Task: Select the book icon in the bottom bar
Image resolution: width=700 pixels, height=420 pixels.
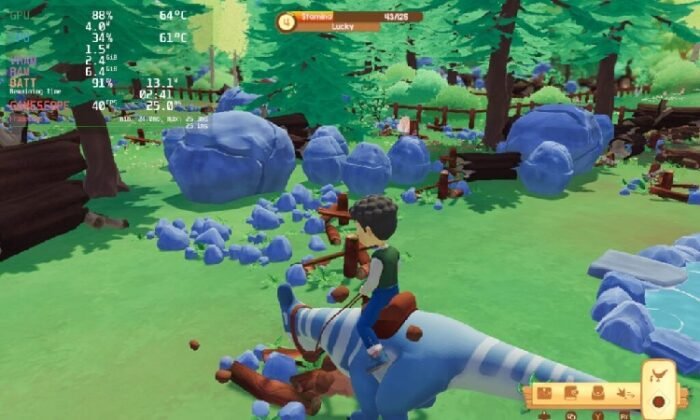Action: click(x=571, y=394)
